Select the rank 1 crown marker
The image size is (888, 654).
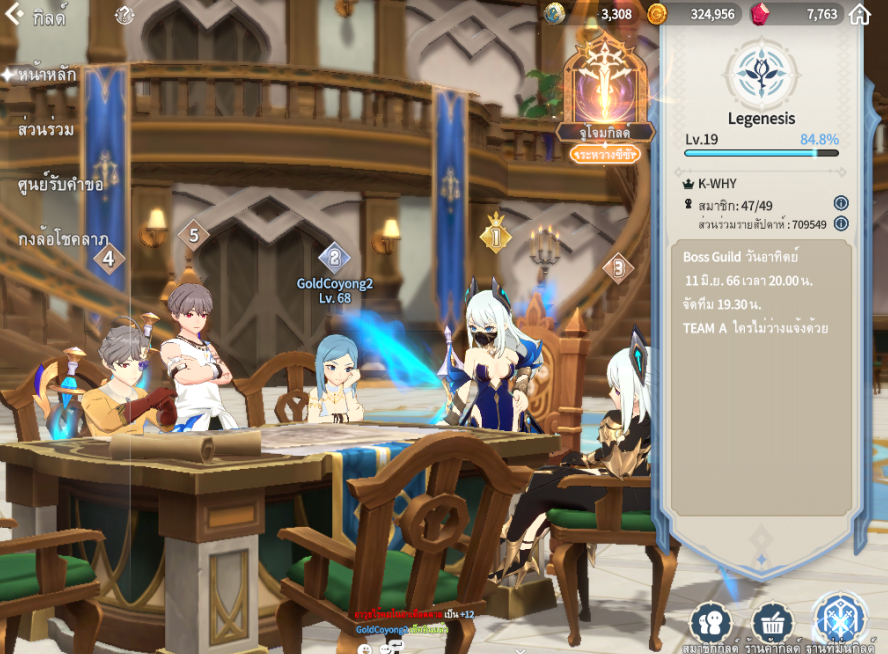pyautogui.click(x=495, y=235)
